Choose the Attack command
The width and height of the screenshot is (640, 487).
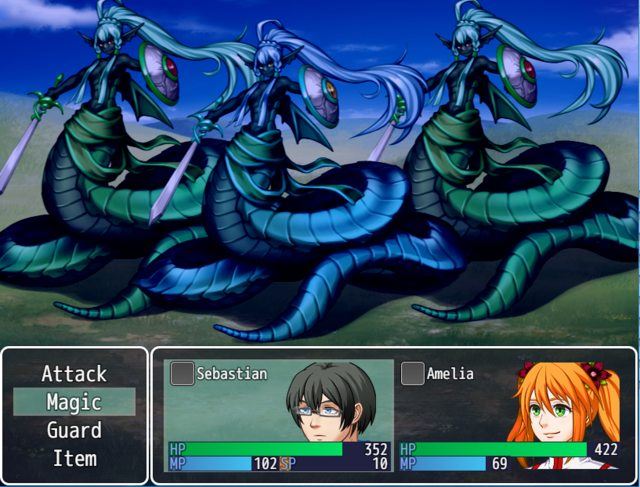point(74,374)
